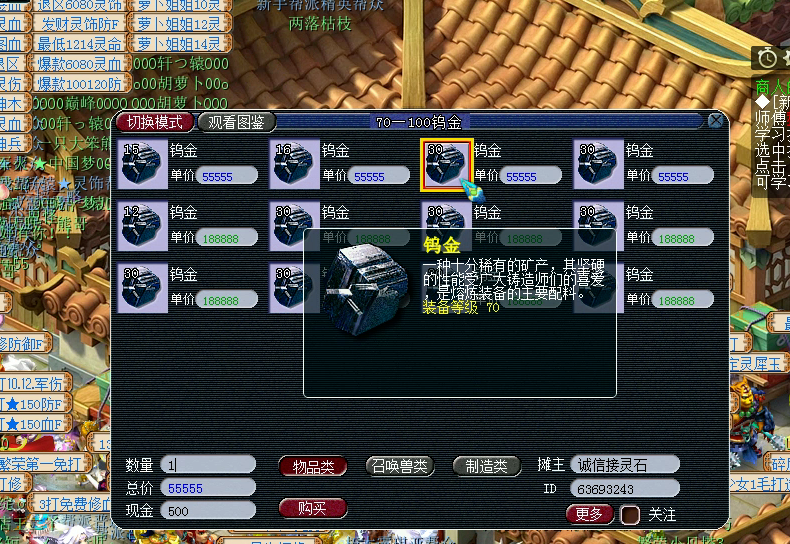The height and width of the screenshot is (544, 790).
Task: Close the 钨金 stall window
Action: (x=716, y=121)
